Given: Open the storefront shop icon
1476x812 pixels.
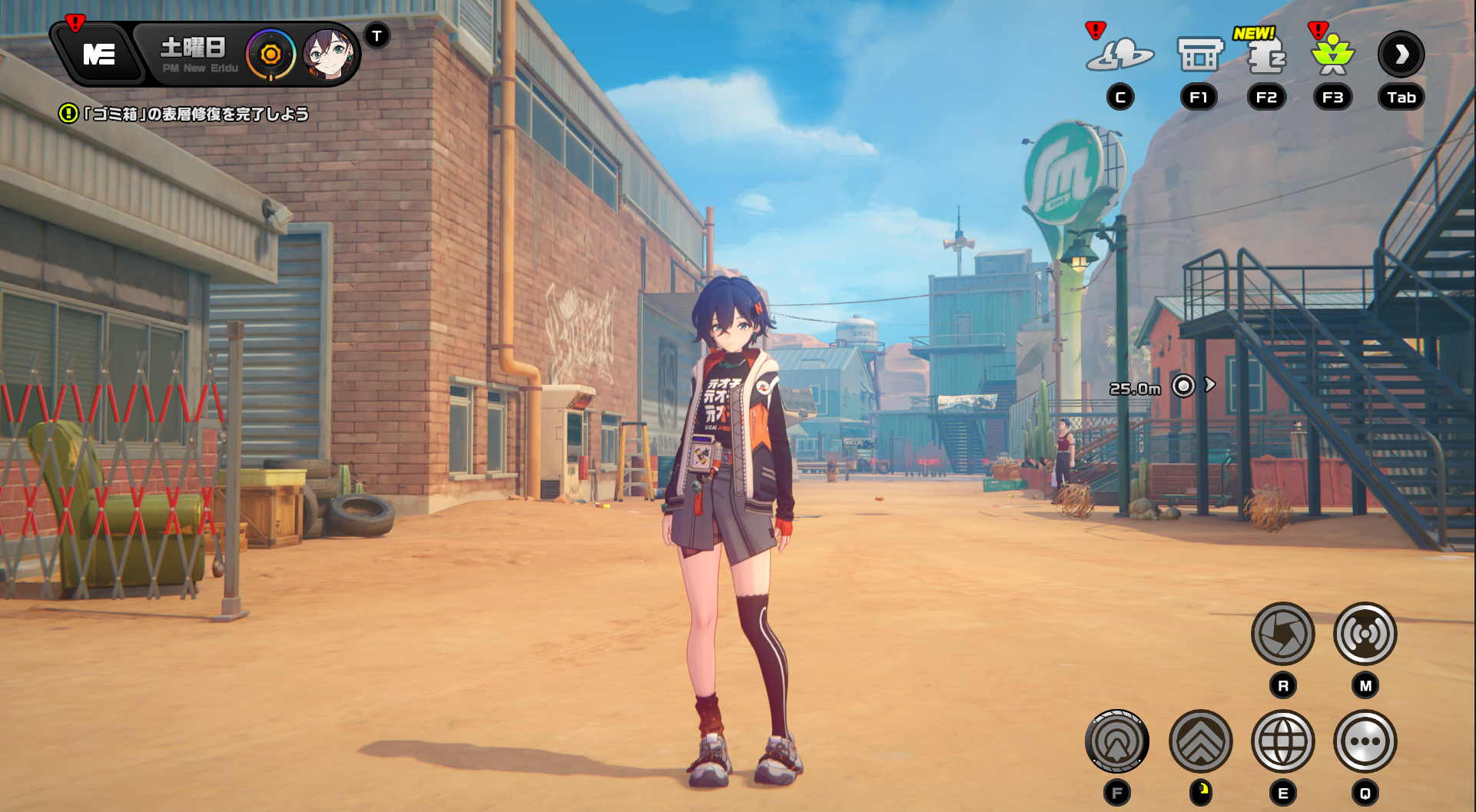Looking at the screenshot, I should 1199,55.
